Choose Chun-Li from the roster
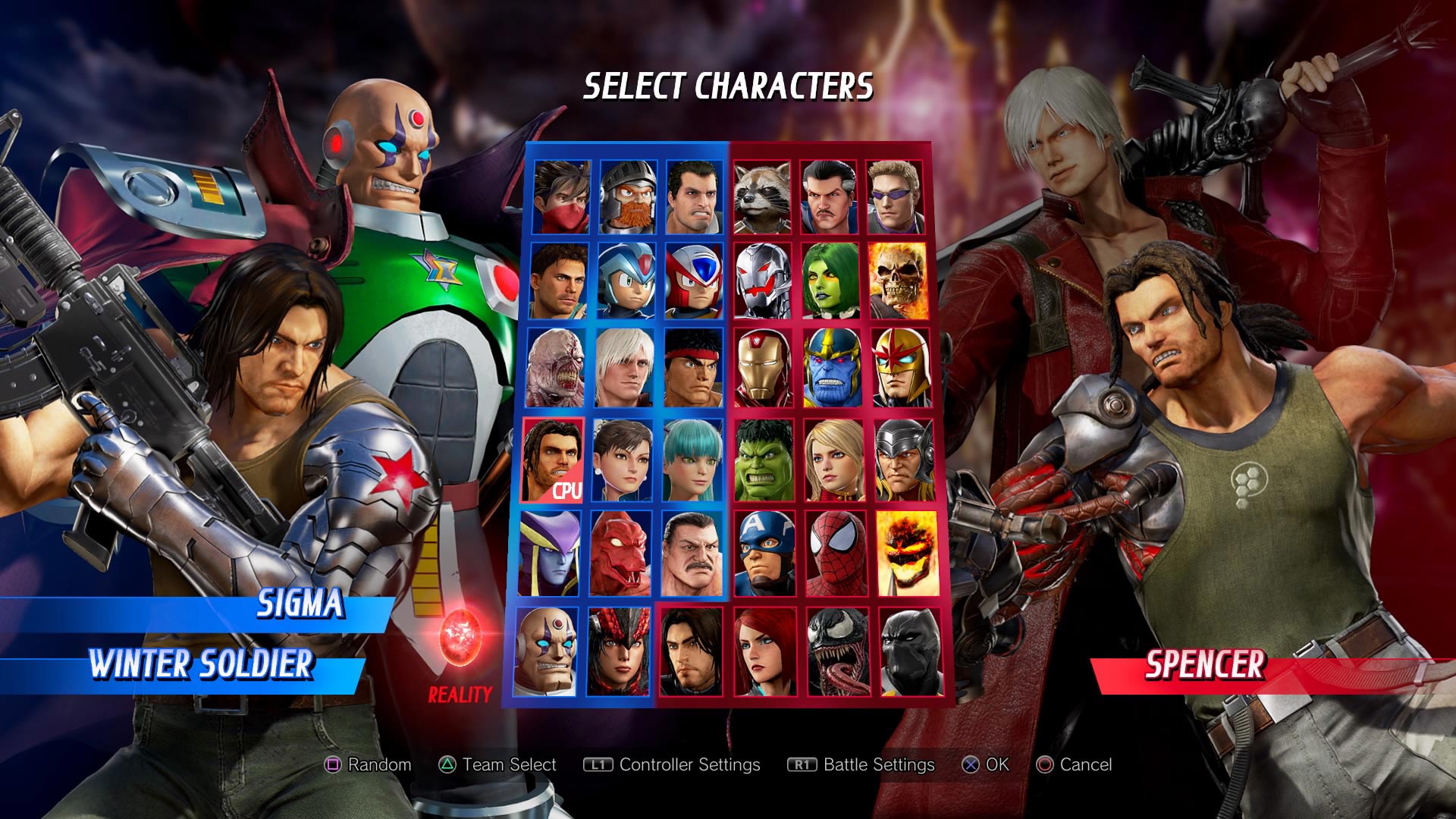This screenshot has height=819, width=1456. (622, 460)
